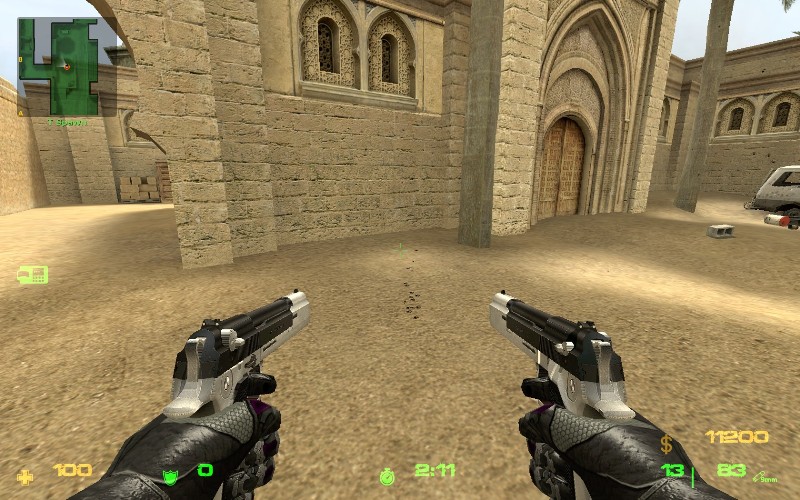The image size is (800, 500).
Task: Click the health cross icon
Action: 25,472
